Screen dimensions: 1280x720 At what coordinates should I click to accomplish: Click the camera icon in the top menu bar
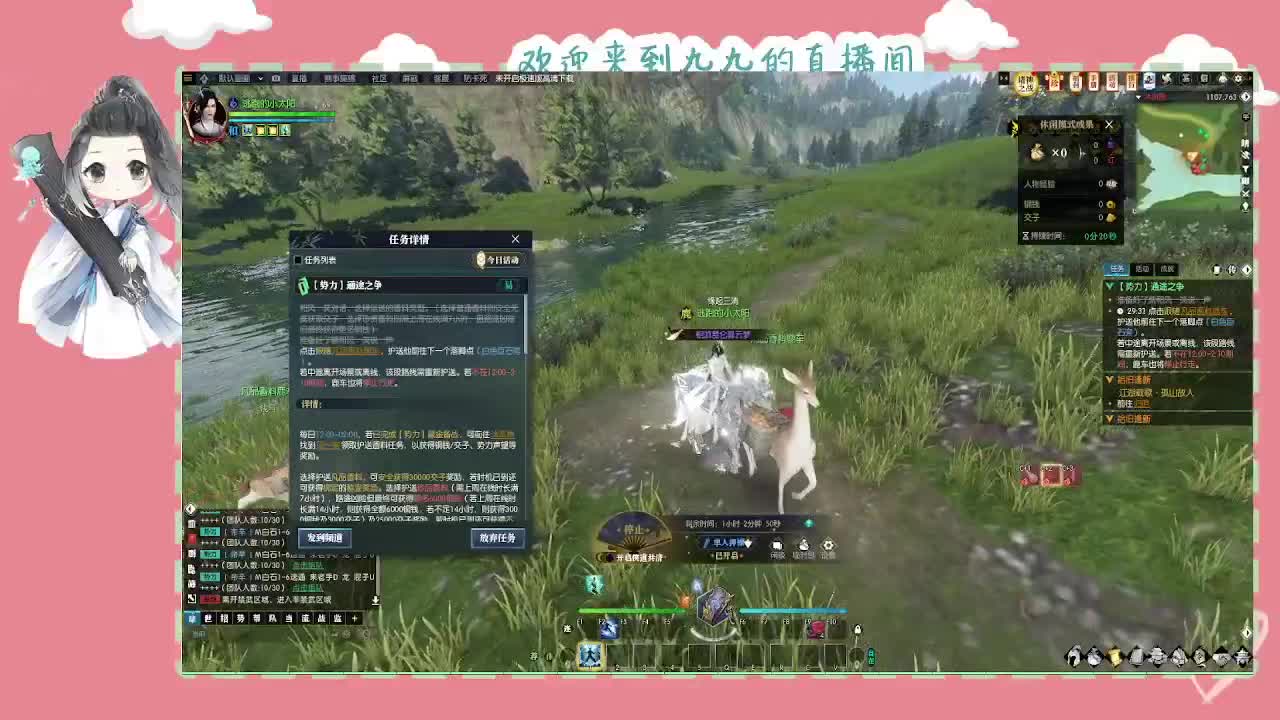[x=276, y=76]
